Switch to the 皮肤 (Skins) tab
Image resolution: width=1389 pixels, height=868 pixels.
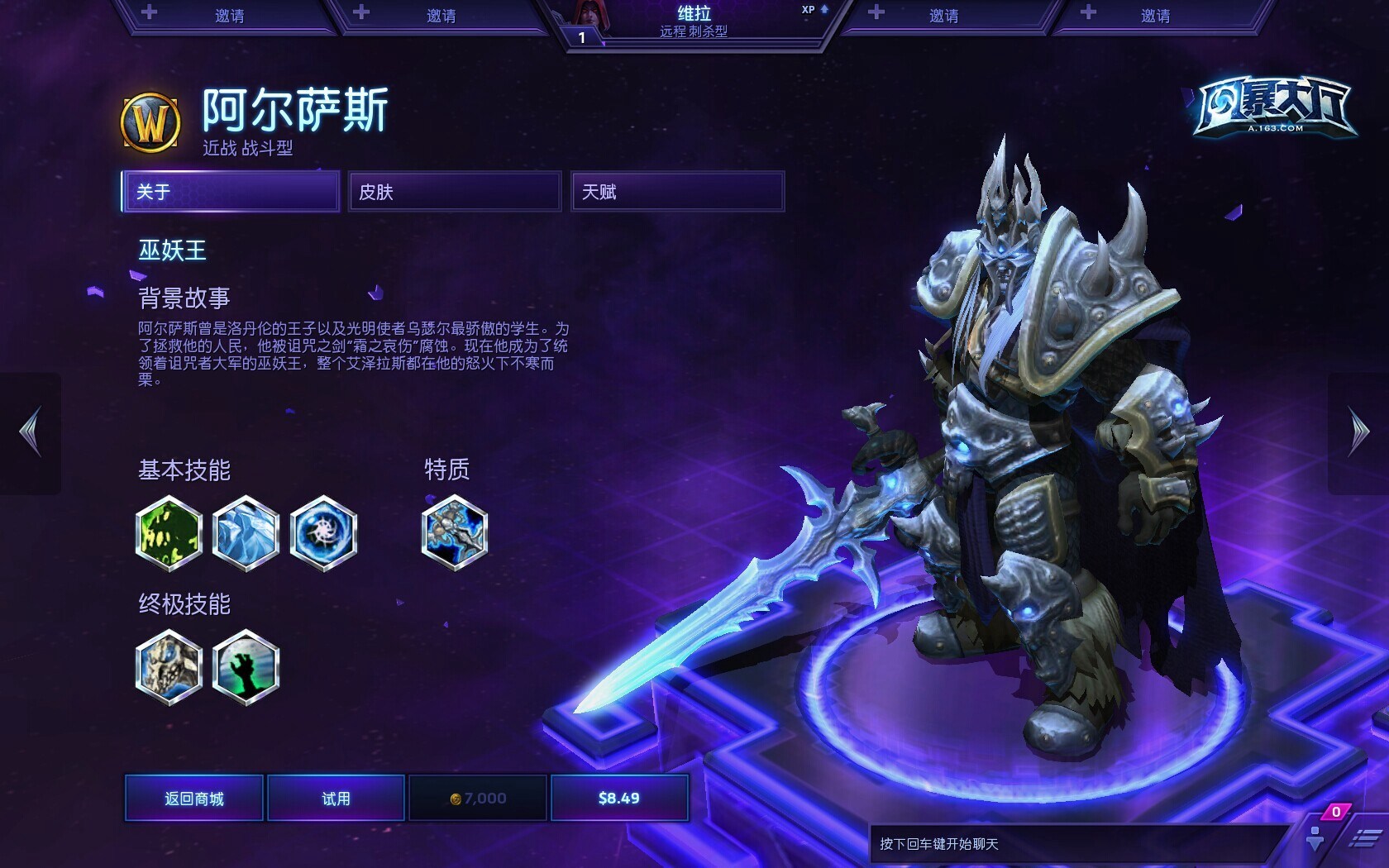pos(454,192)
